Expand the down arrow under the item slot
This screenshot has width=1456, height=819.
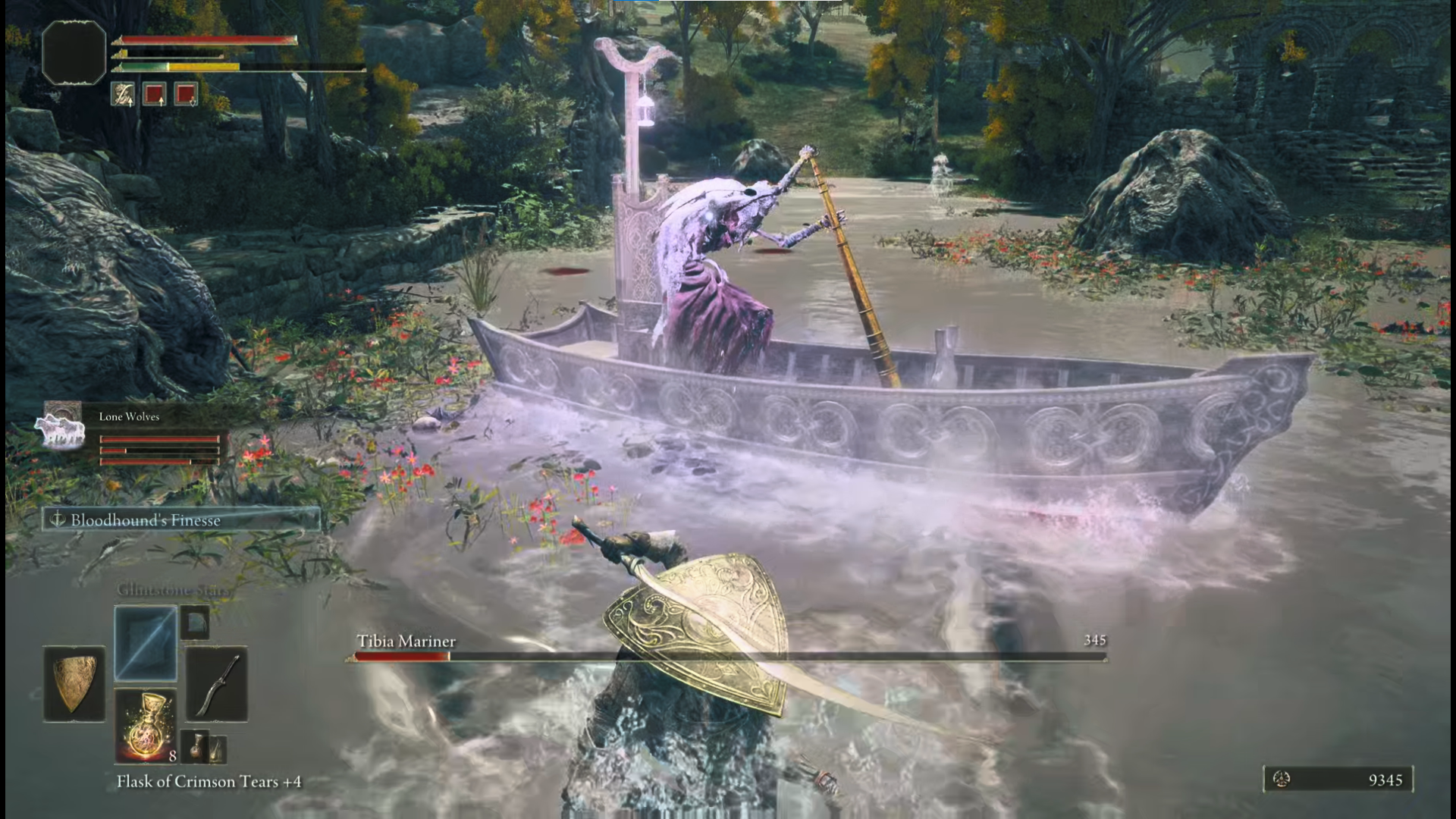tap(193, 102)
